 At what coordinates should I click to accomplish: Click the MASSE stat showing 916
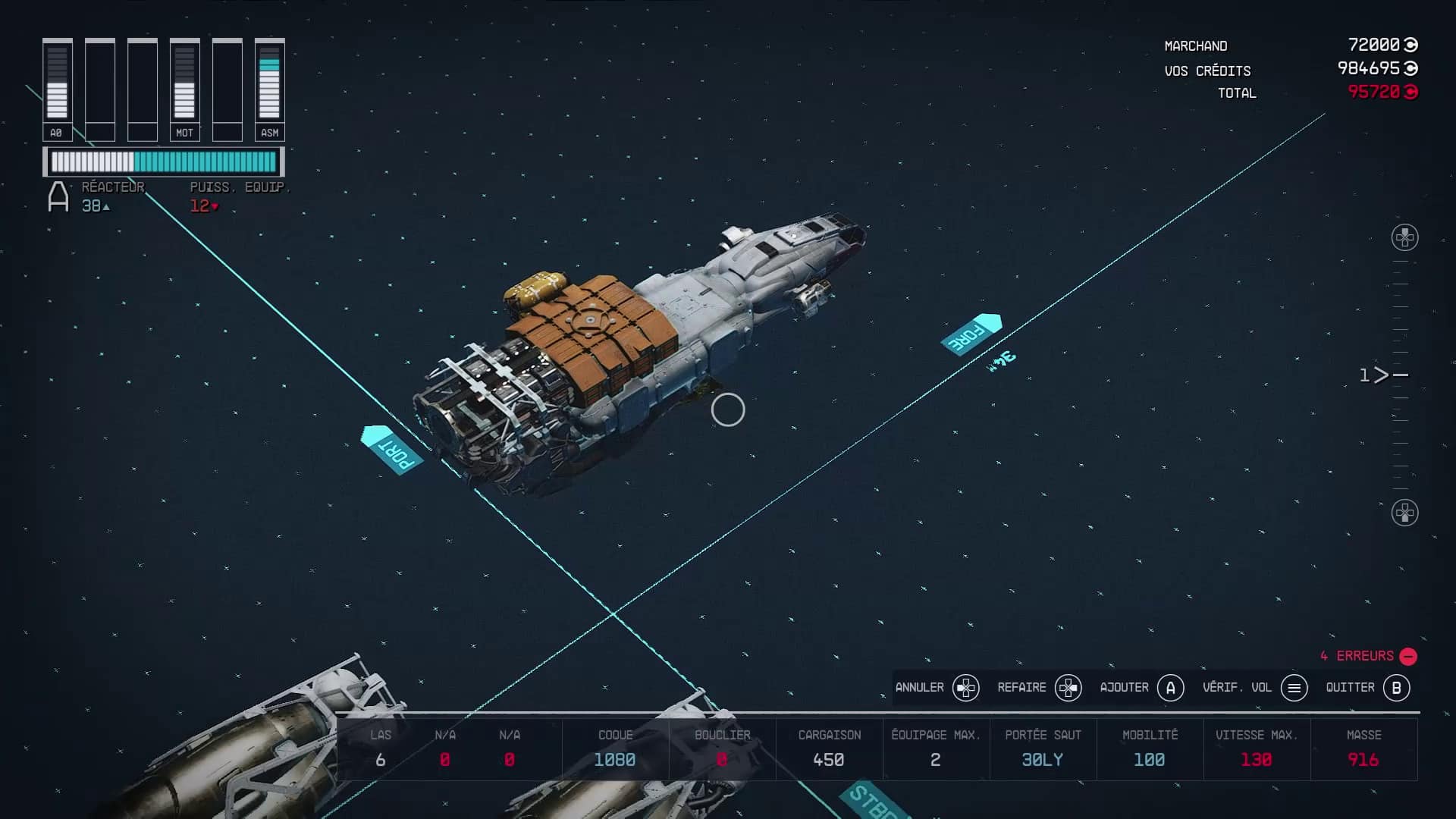tap(1363, 749)
